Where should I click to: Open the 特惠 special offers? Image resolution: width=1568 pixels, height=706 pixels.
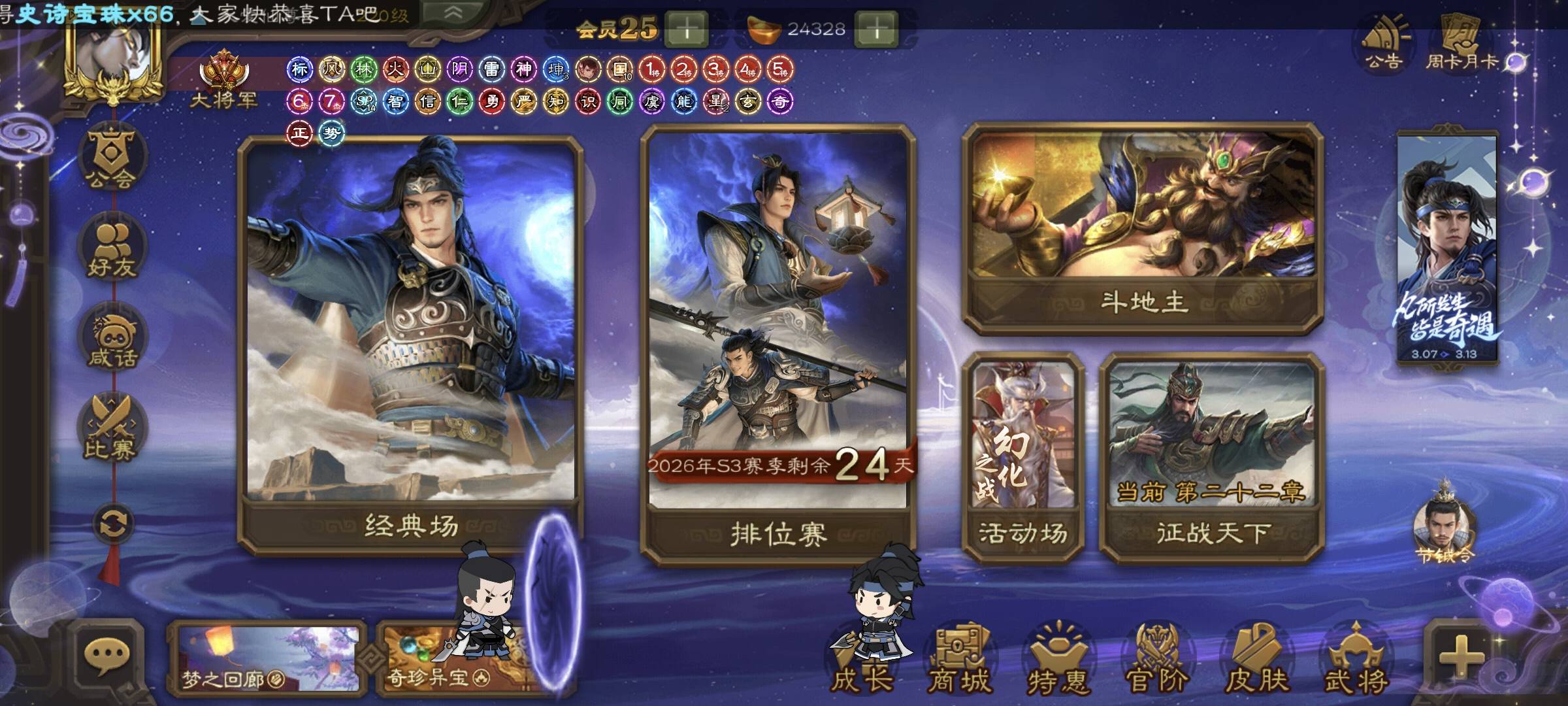[x=1057, y=660]
